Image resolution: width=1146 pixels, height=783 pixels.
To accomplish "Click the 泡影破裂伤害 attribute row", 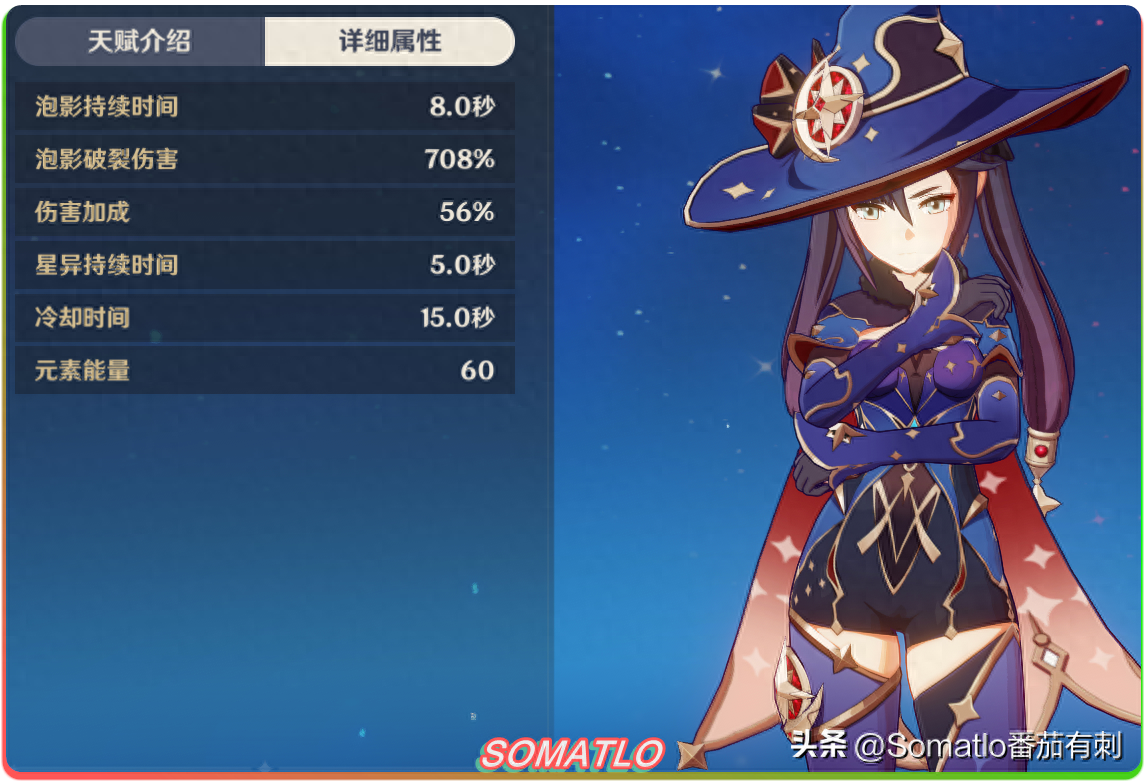I will click(x=265, y=159).
